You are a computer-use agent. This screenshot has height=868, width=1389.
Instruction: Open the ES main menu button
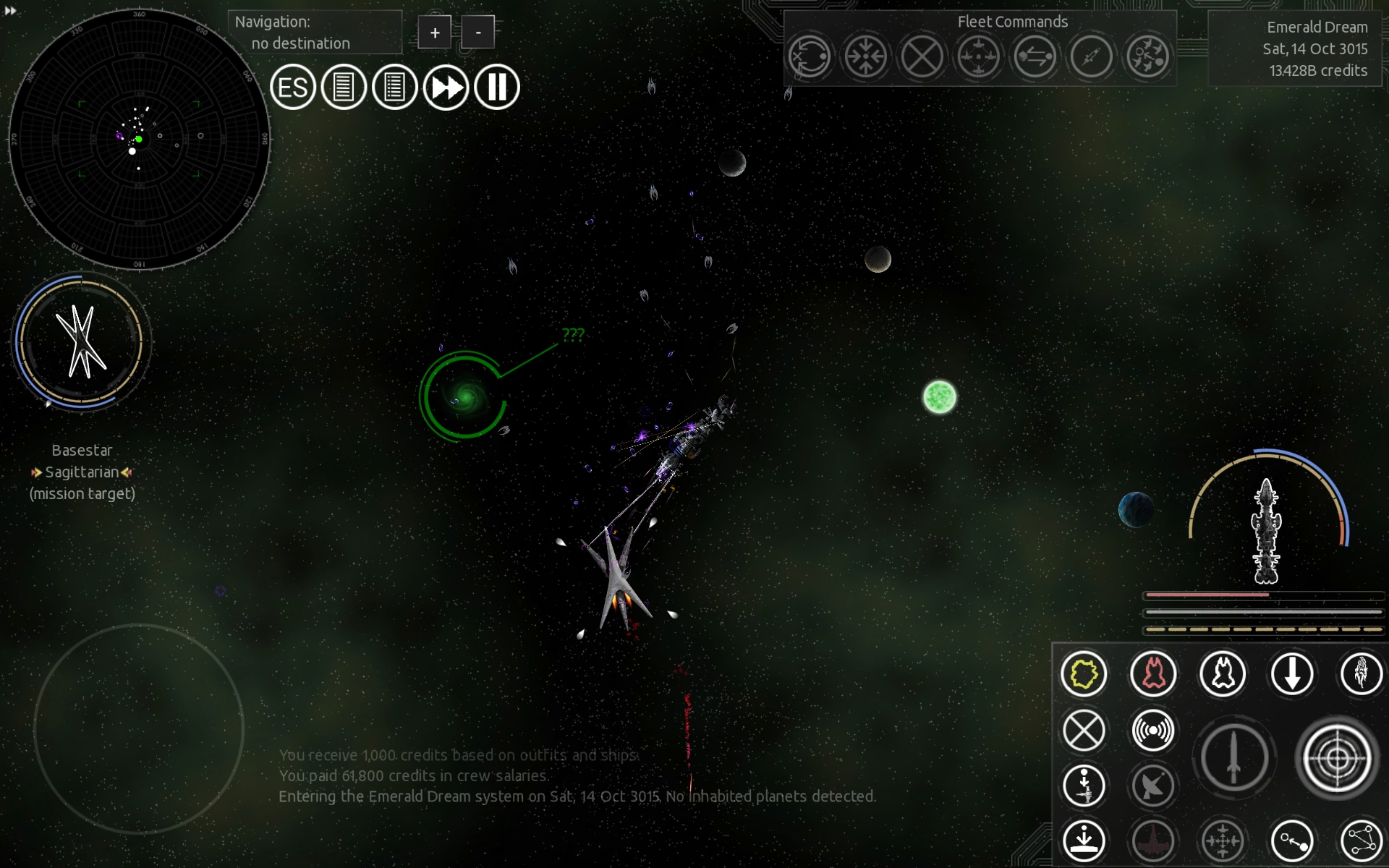pos(293,88)
